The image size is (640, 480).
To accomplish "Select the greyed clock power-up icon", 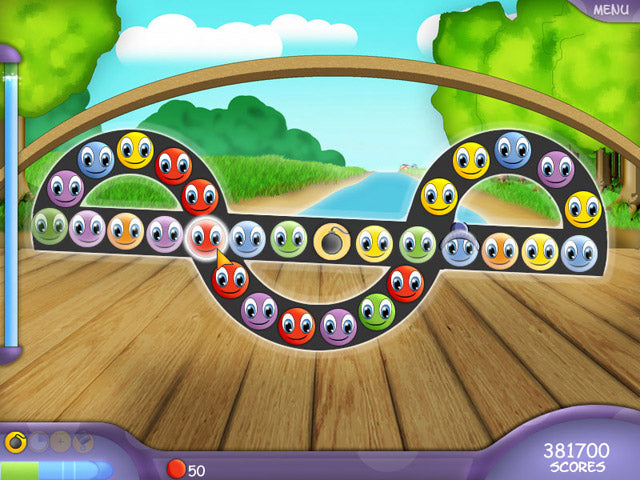I will (36, 439).
